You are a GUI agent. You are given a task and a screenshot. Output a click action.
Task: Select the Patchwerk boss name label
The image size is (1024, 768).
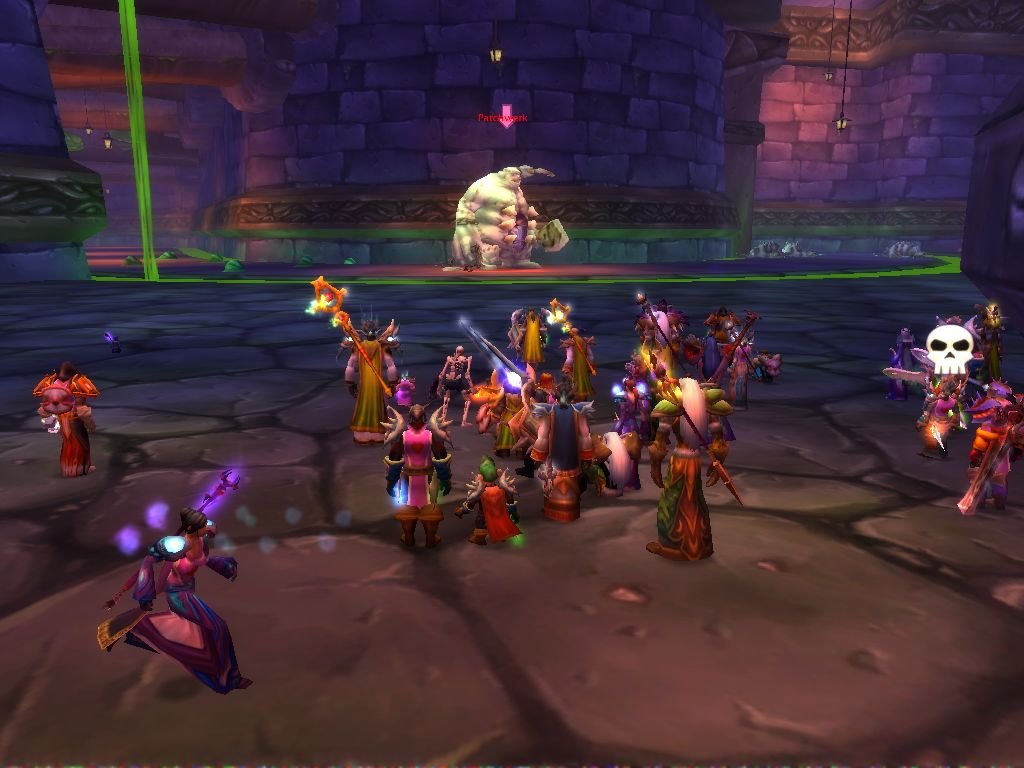coord(503,118)
